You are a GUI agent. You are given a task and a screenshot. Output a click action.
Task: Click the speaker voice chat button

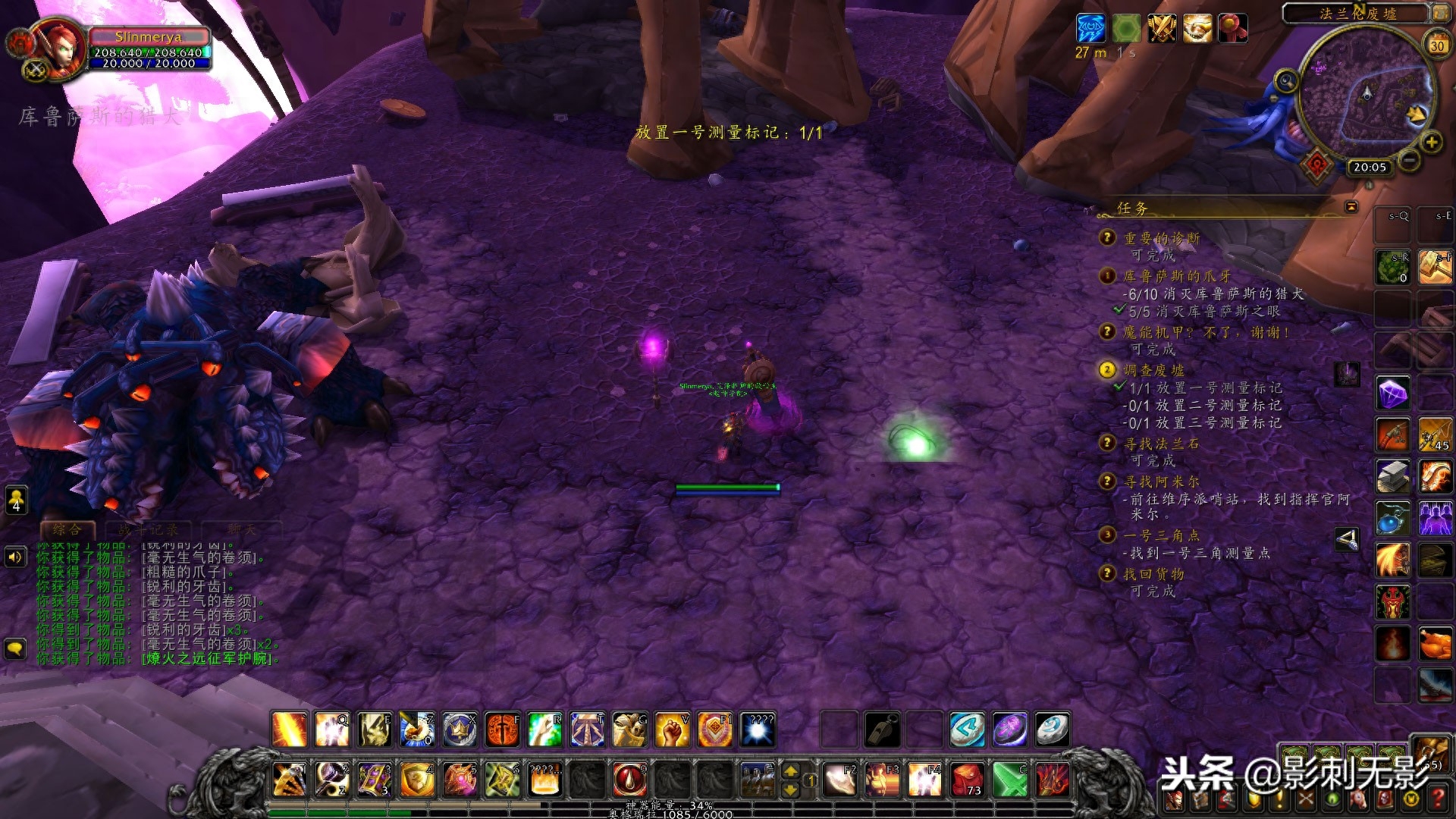(x=15, y=558)
